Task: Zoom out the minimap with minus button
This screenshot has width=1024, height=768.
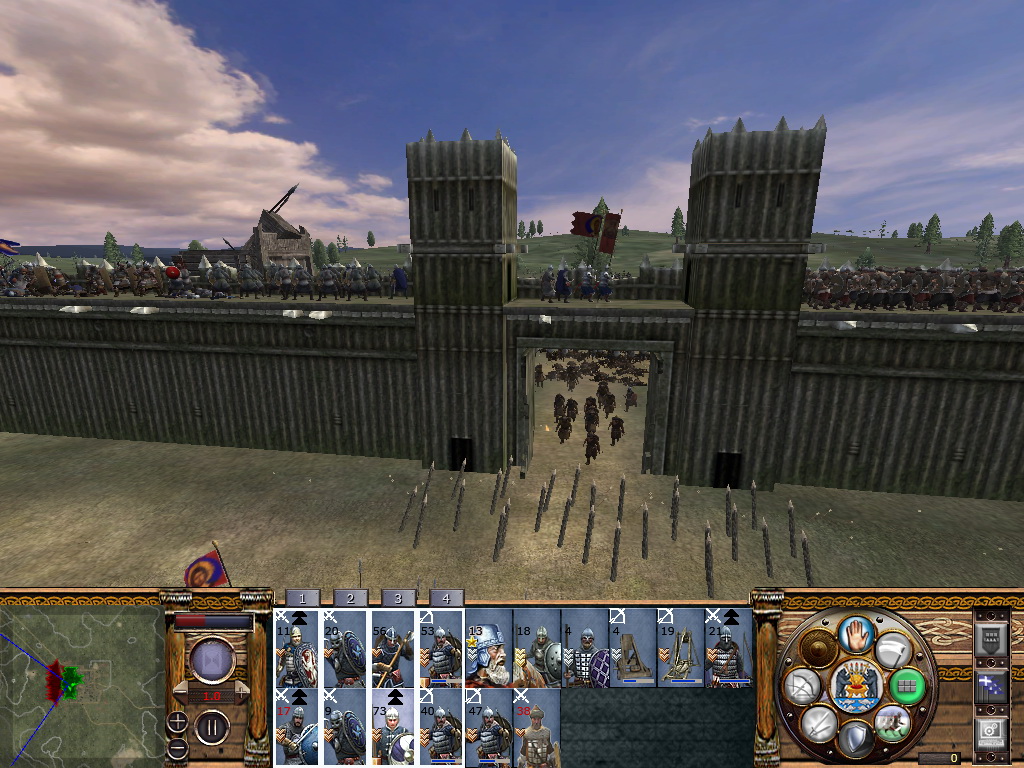Action: point(177,748)
